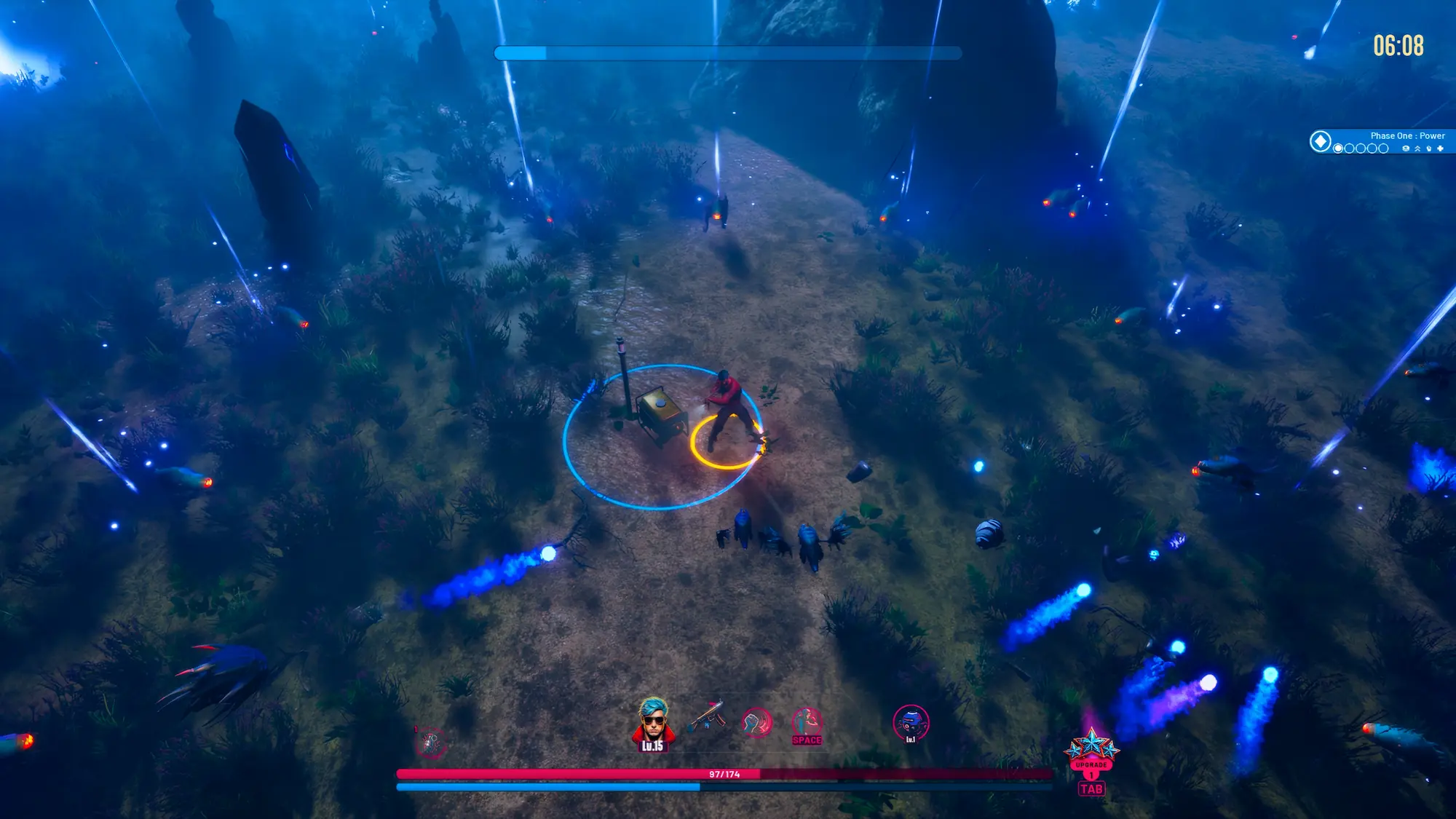Trigger the dash ability labeled SPACE

click(807, 724)
